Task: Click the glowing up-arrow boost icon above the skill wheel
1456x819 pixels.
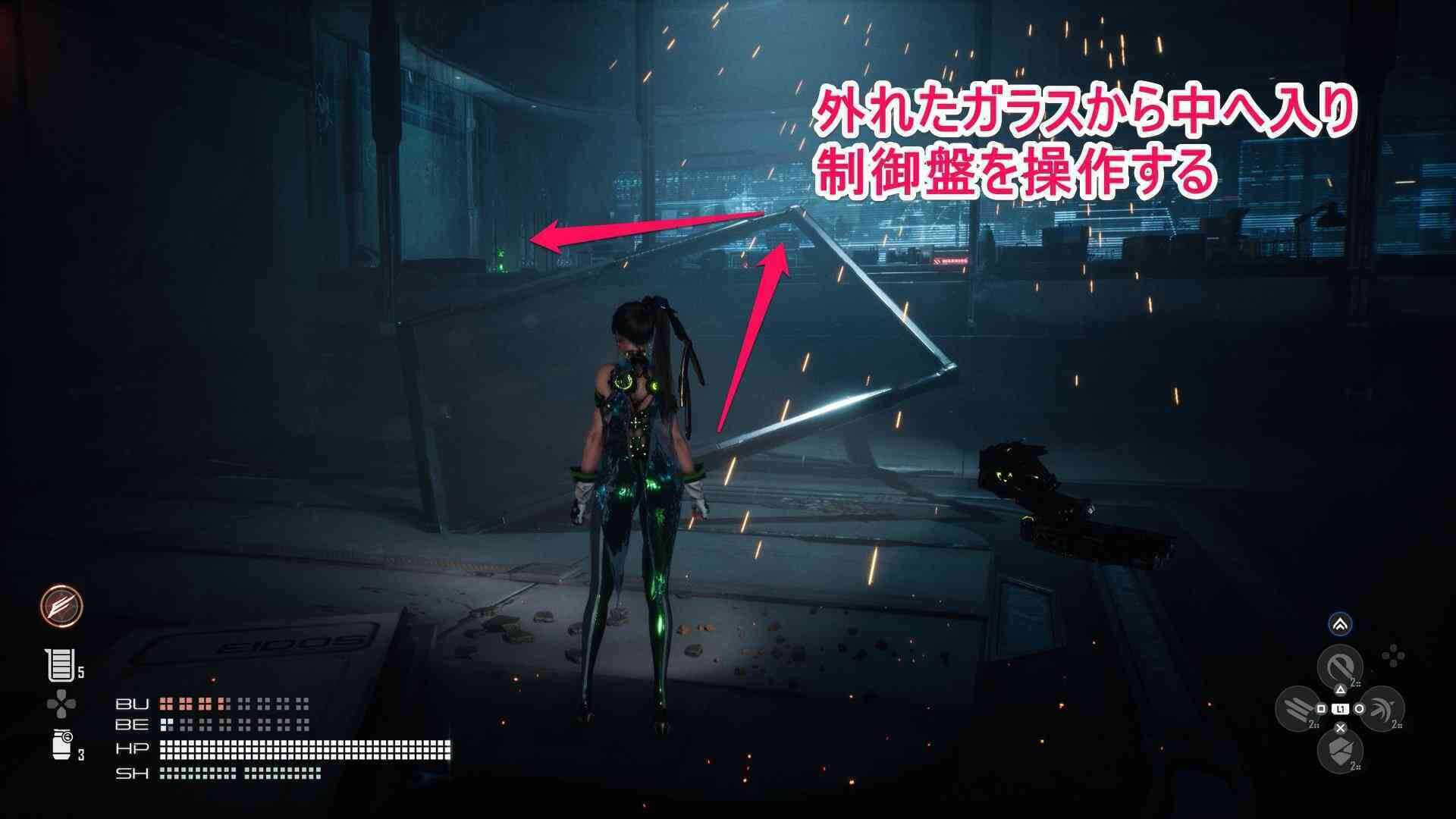Action: click(x=1341, y=624)
